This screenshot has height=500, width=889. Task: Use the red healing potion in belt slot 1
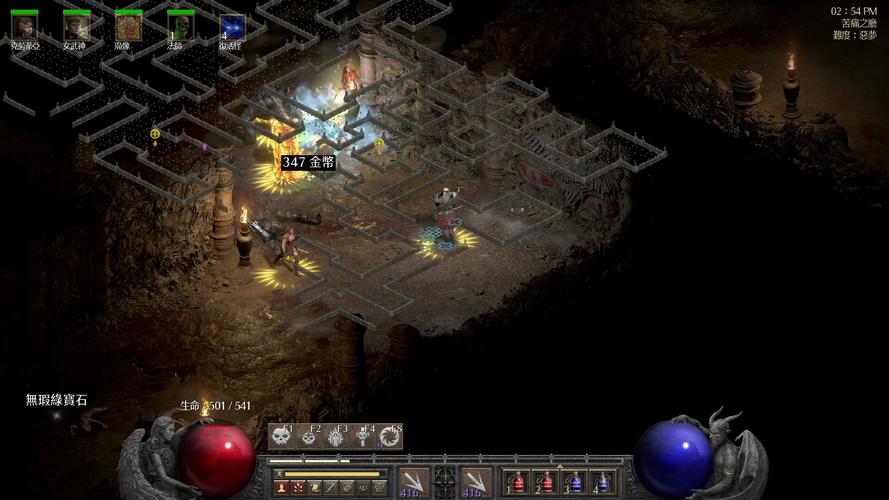[516, 483]
